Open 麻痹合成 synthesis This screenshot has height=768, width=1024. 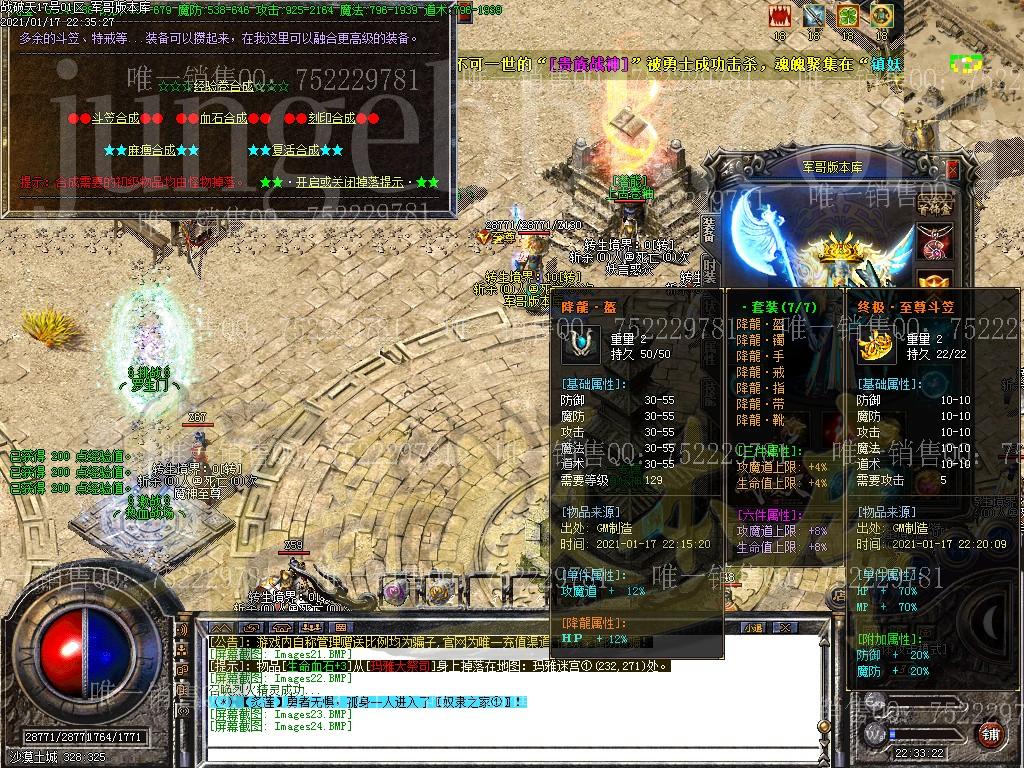151,150
